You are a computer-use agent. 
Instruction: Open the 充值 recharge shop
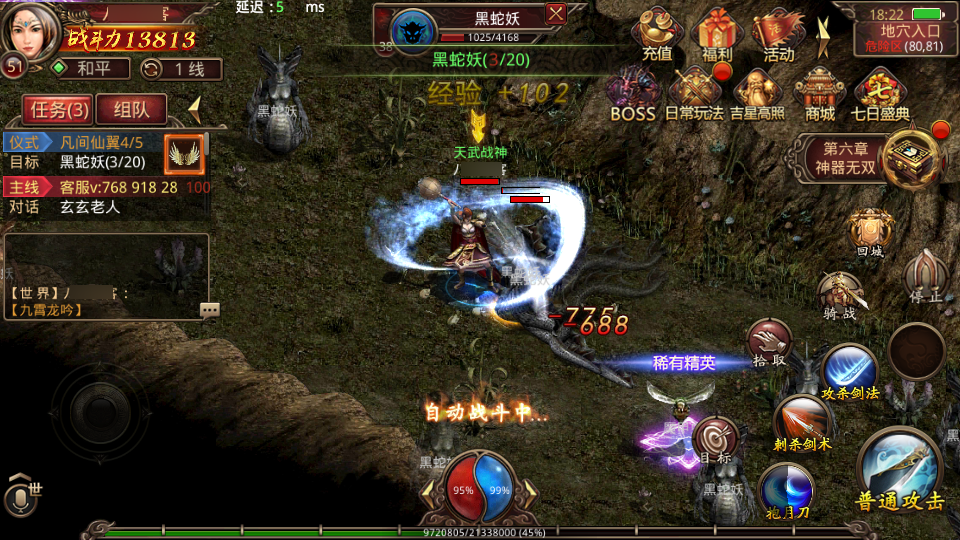[x=657, y=34]
